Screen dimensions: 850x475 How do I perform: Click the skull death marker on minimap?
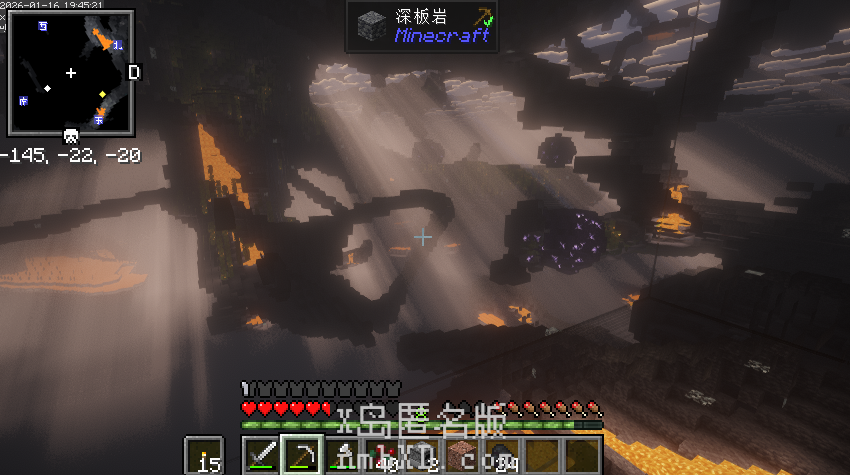[71, 136]
